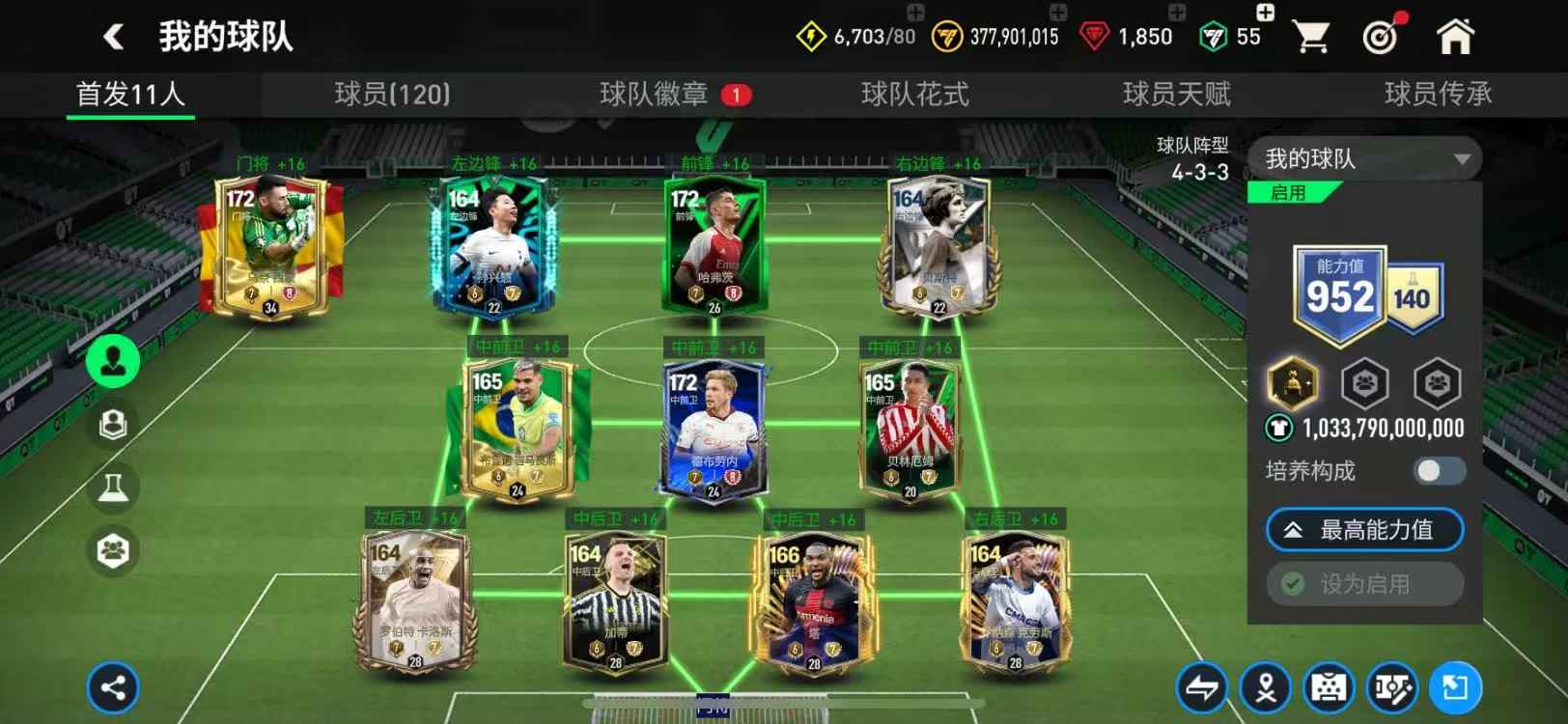Screen dimensions: 1568x724
Task: Return to the home screen
Action: [1455, 37]
